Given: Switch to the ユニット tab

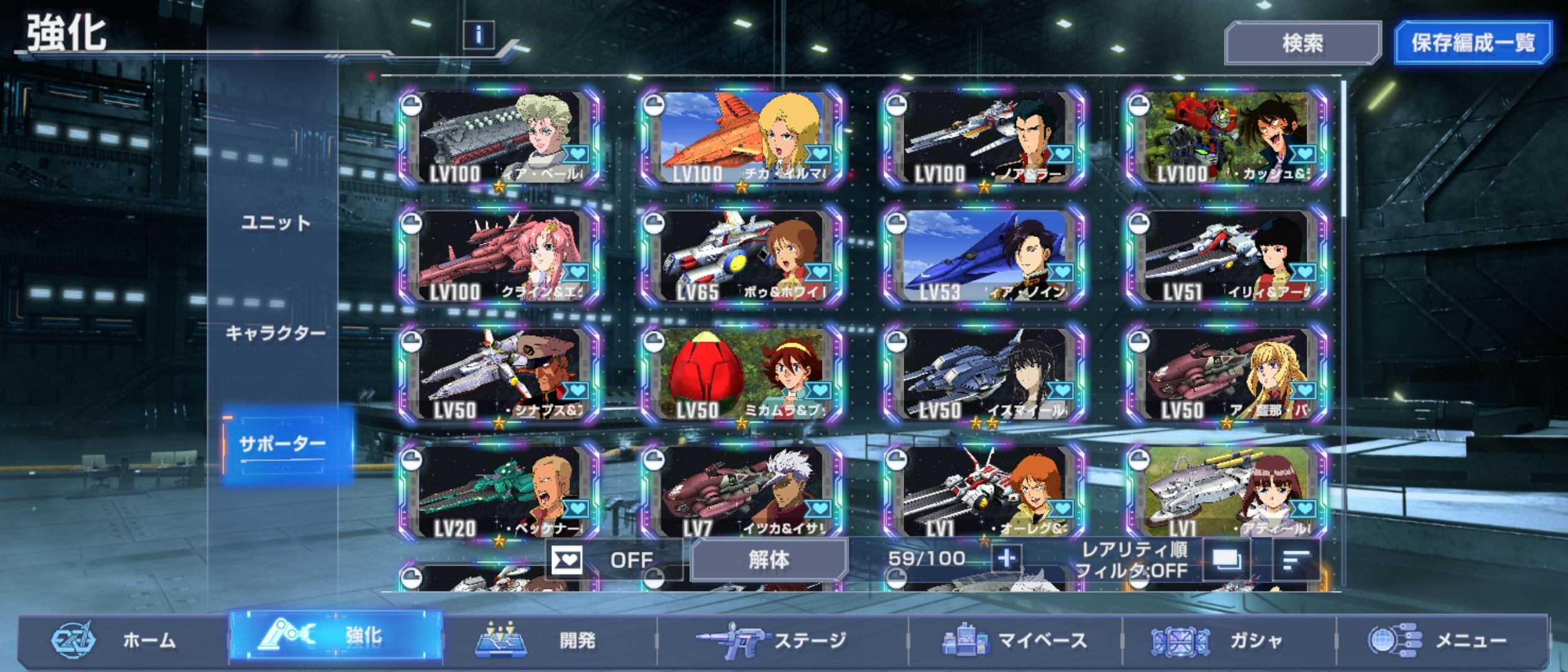Looking at the screenshot, I should 276,223.
